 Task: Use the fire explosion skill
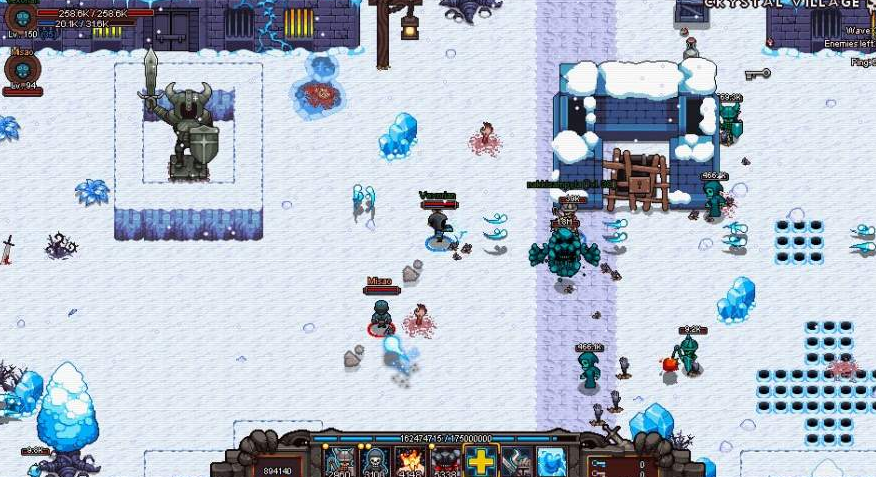[x=409, y=462]
